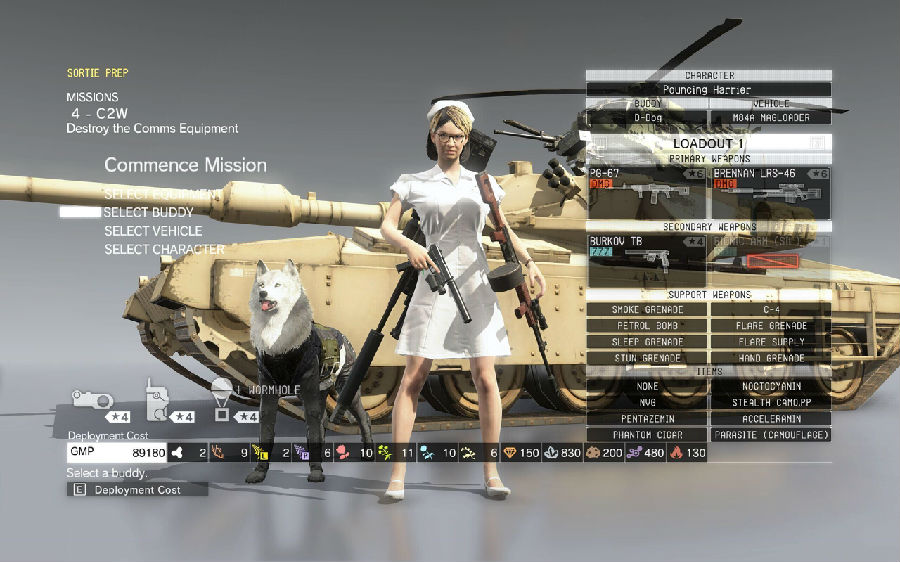
Task: Choose the Stealth Camo.PP item
Action: click(x=770, y=402)
